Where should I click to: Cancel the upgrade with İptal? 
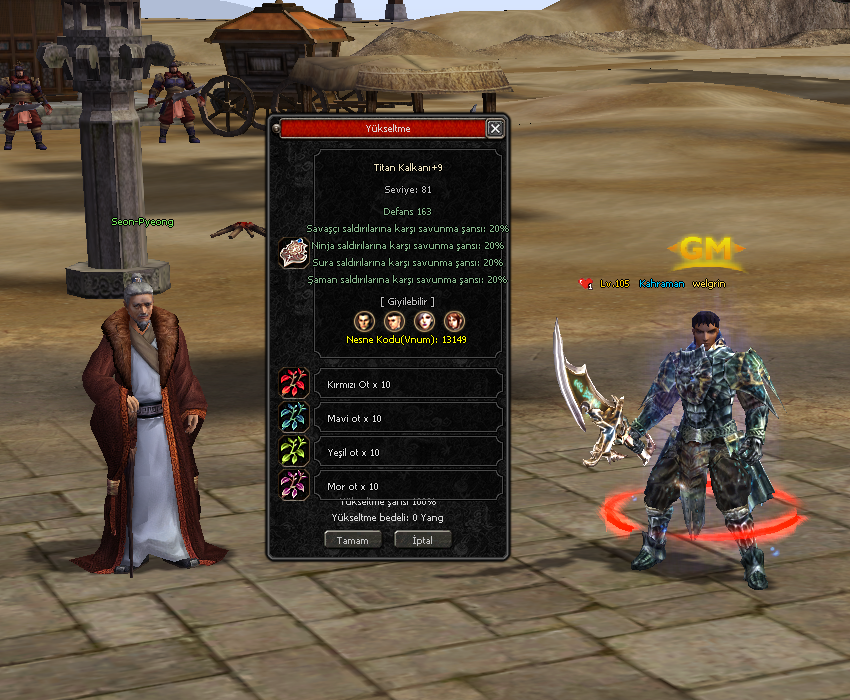[x=423, y=540]
